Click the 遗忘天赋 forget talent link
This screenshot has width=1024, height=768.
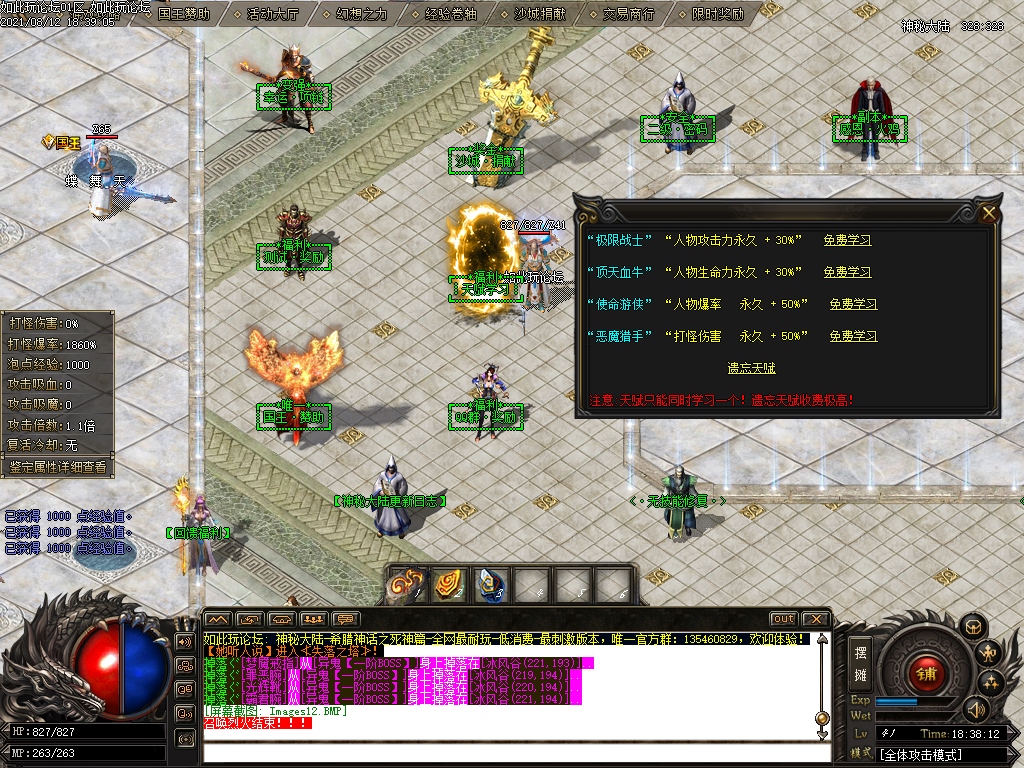751,368
